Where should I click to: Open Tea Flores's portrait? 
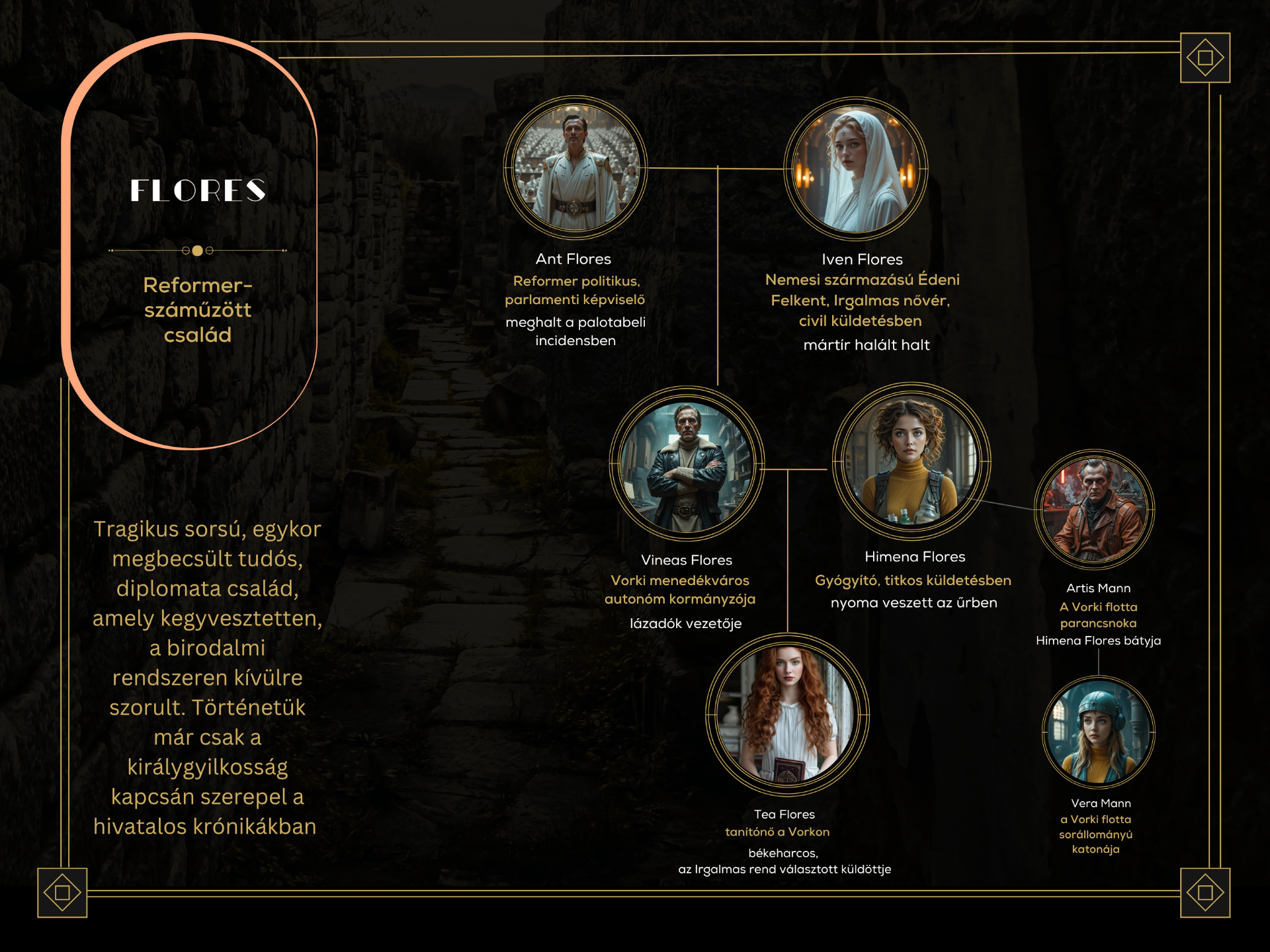(x=787, y=715)
